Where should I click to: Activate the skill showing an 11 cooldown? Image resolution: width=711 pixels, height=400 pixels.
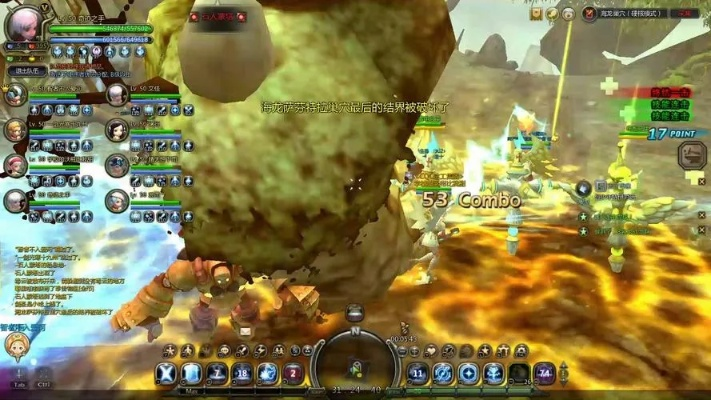[x=418, y=374]
